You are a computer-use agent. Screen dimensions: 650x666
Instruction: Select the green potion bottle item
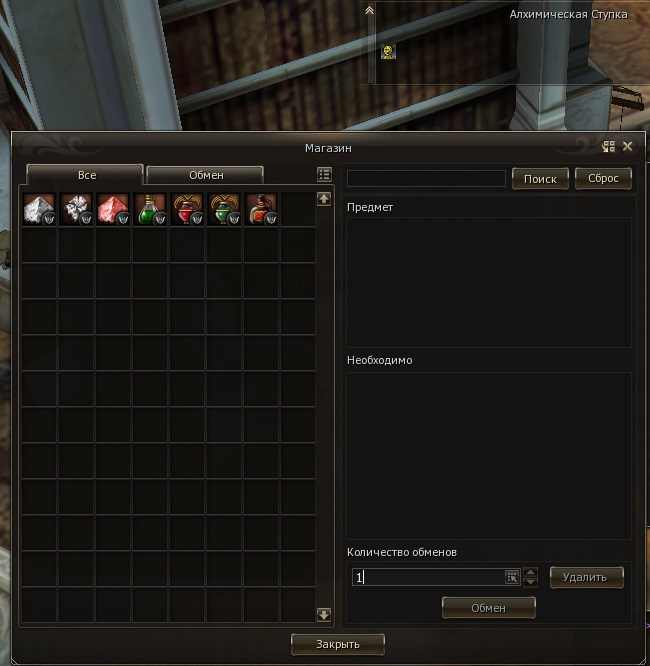pyautogui.click(x=150, y=209)
